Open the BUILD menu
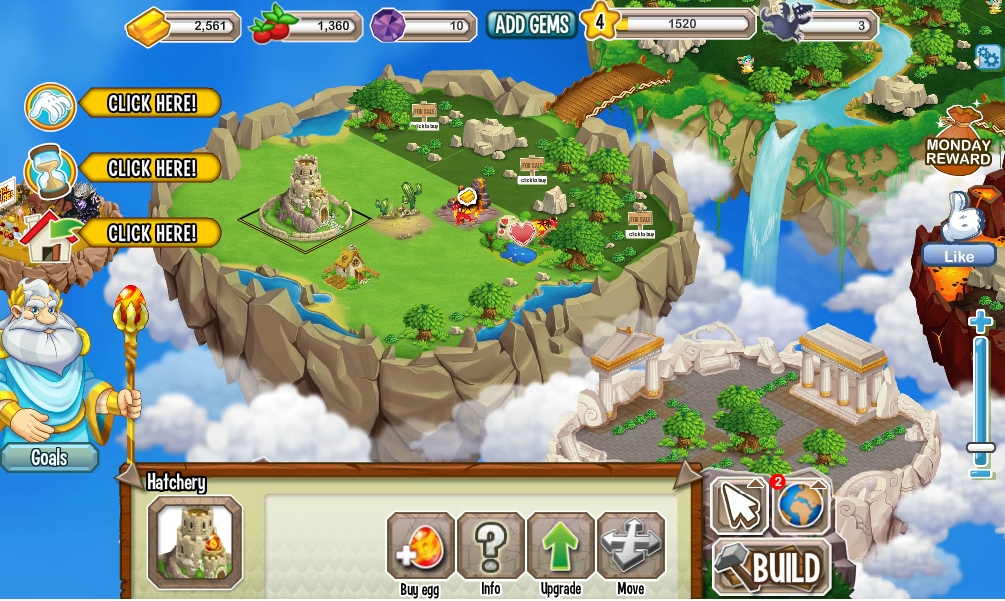The width and height of the screenshot is (1005, 601). [x=773, y=568]
